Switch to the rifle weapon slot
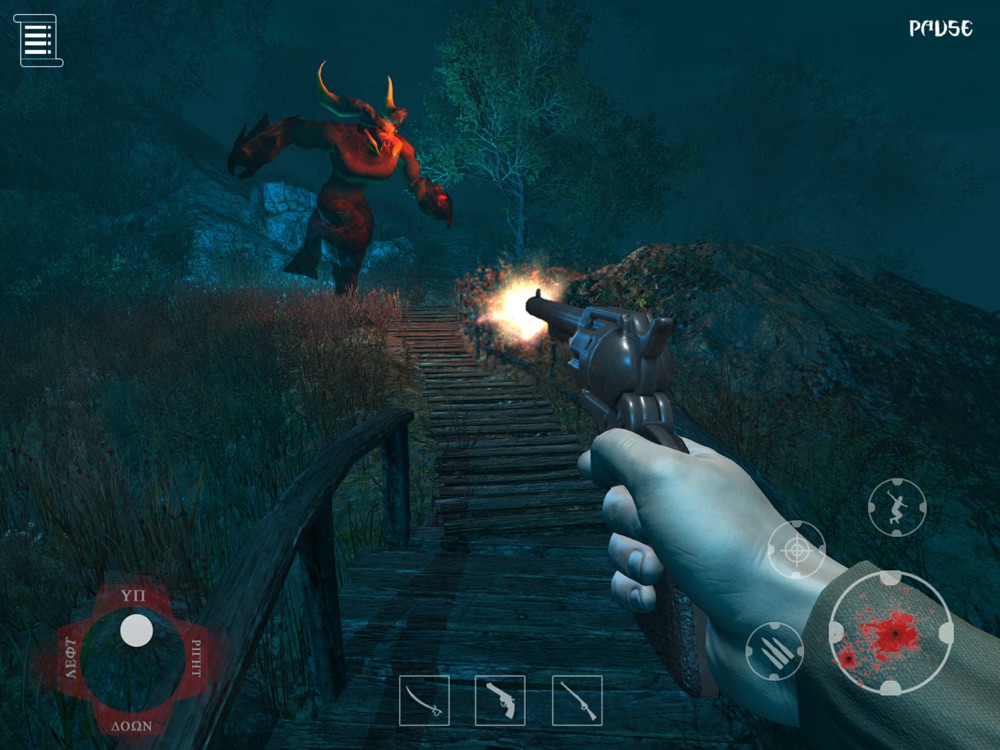The image size is (1000, 750). (x=577, y=700)
